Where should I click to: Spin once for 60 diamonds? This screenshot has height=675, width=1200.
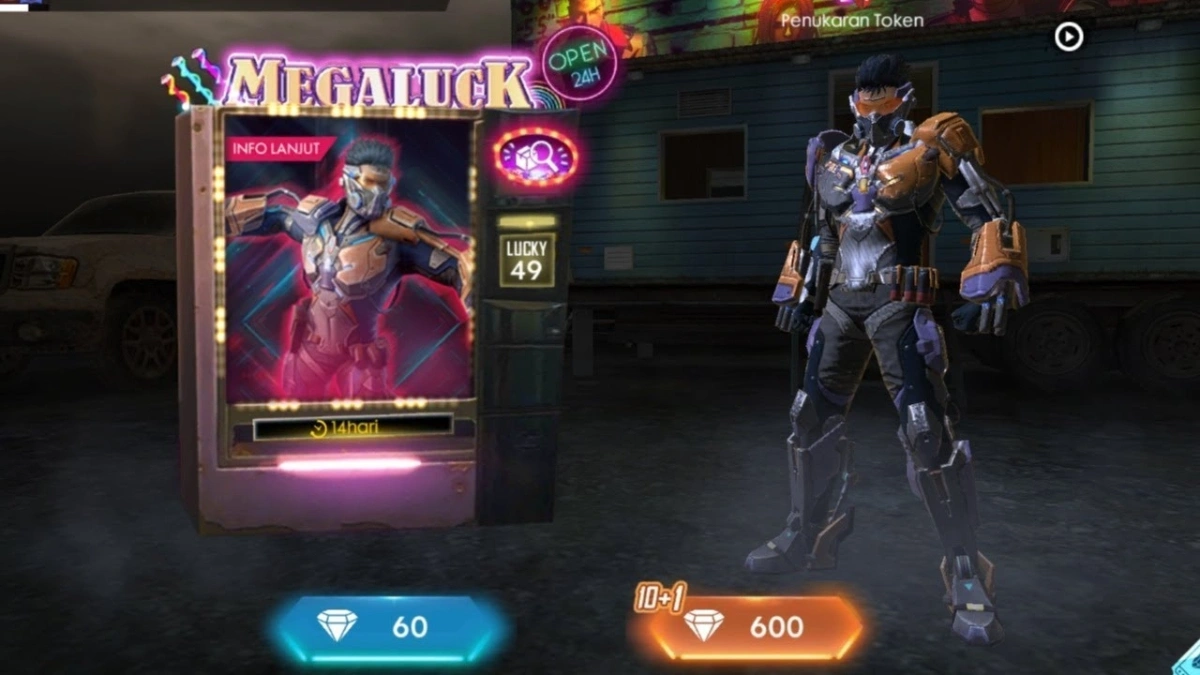point(387,627)
